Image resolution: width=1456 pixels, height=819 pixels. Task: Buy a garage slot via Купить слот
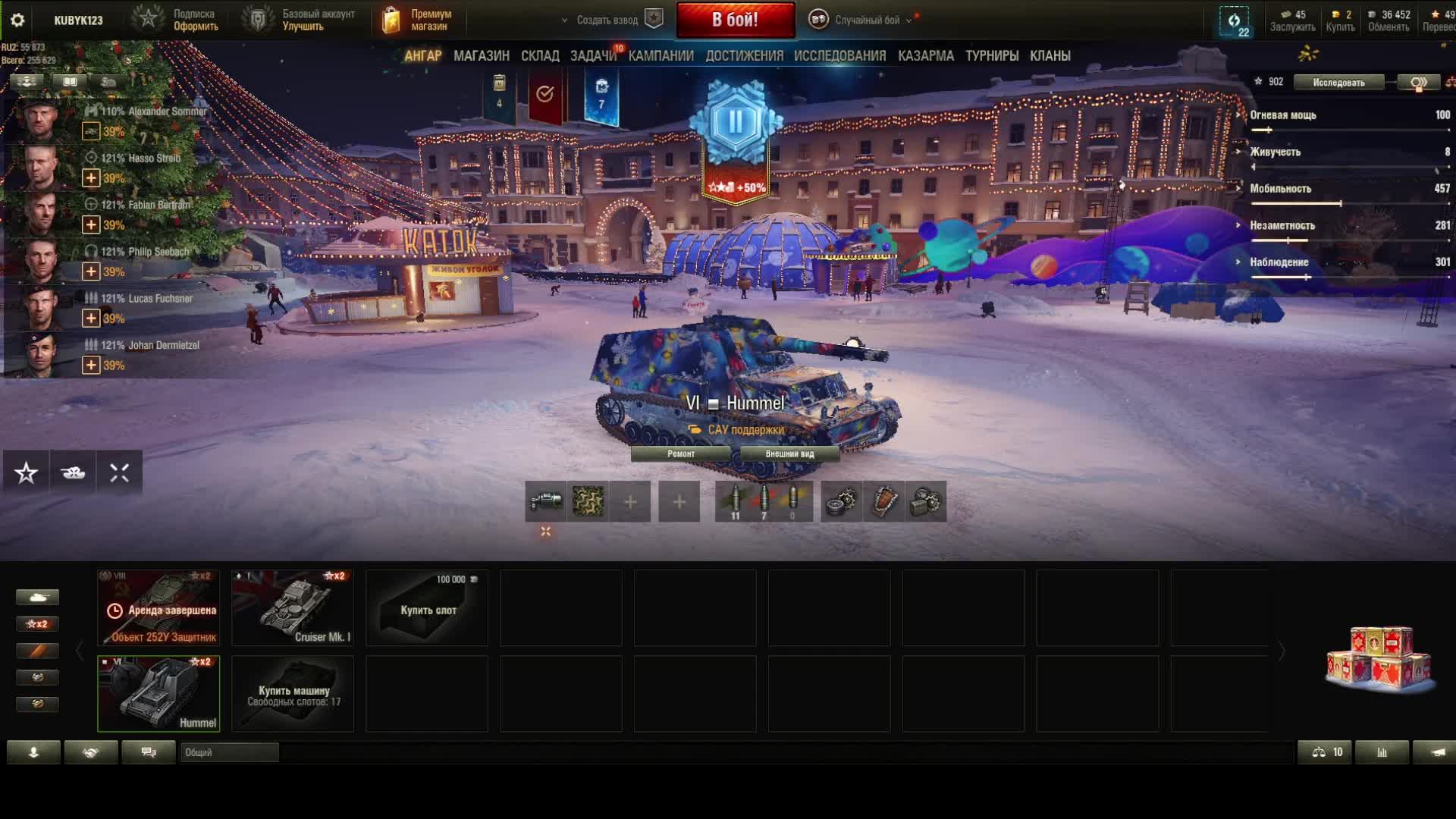coord(427,608)
